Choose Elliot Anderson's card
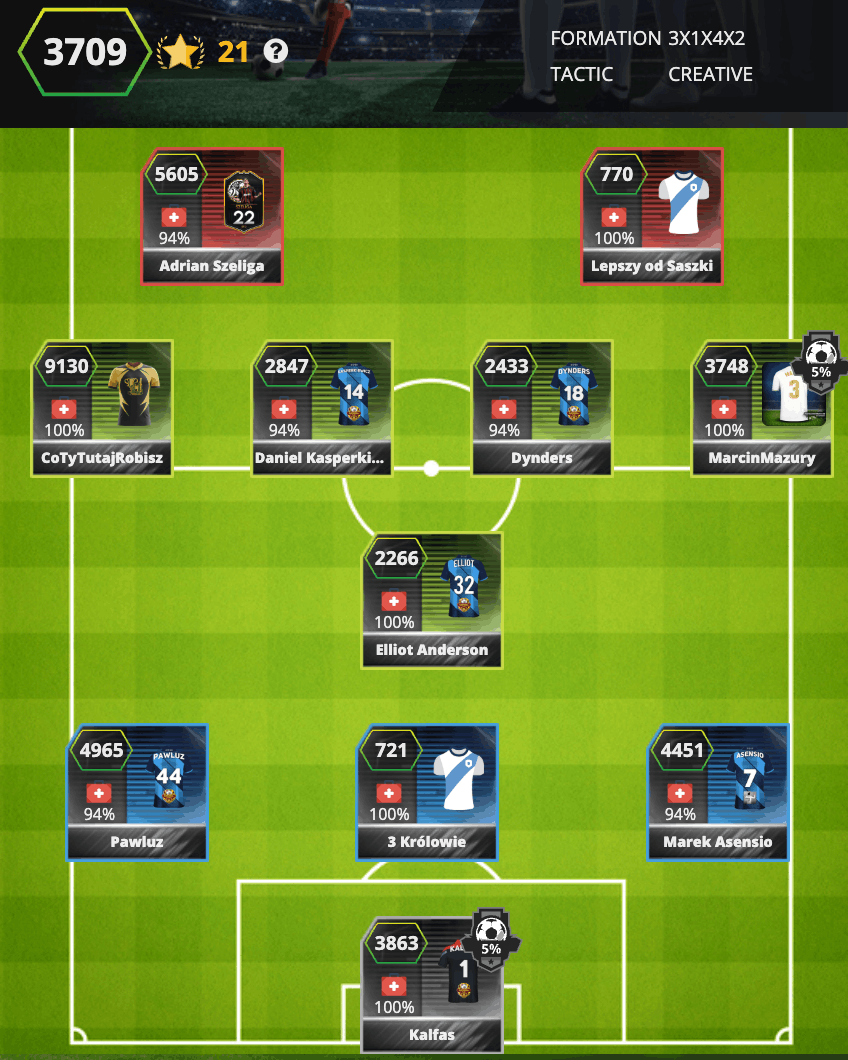Image resolution: width=848 pixels, height=1060 pixels. pos(432,600)
